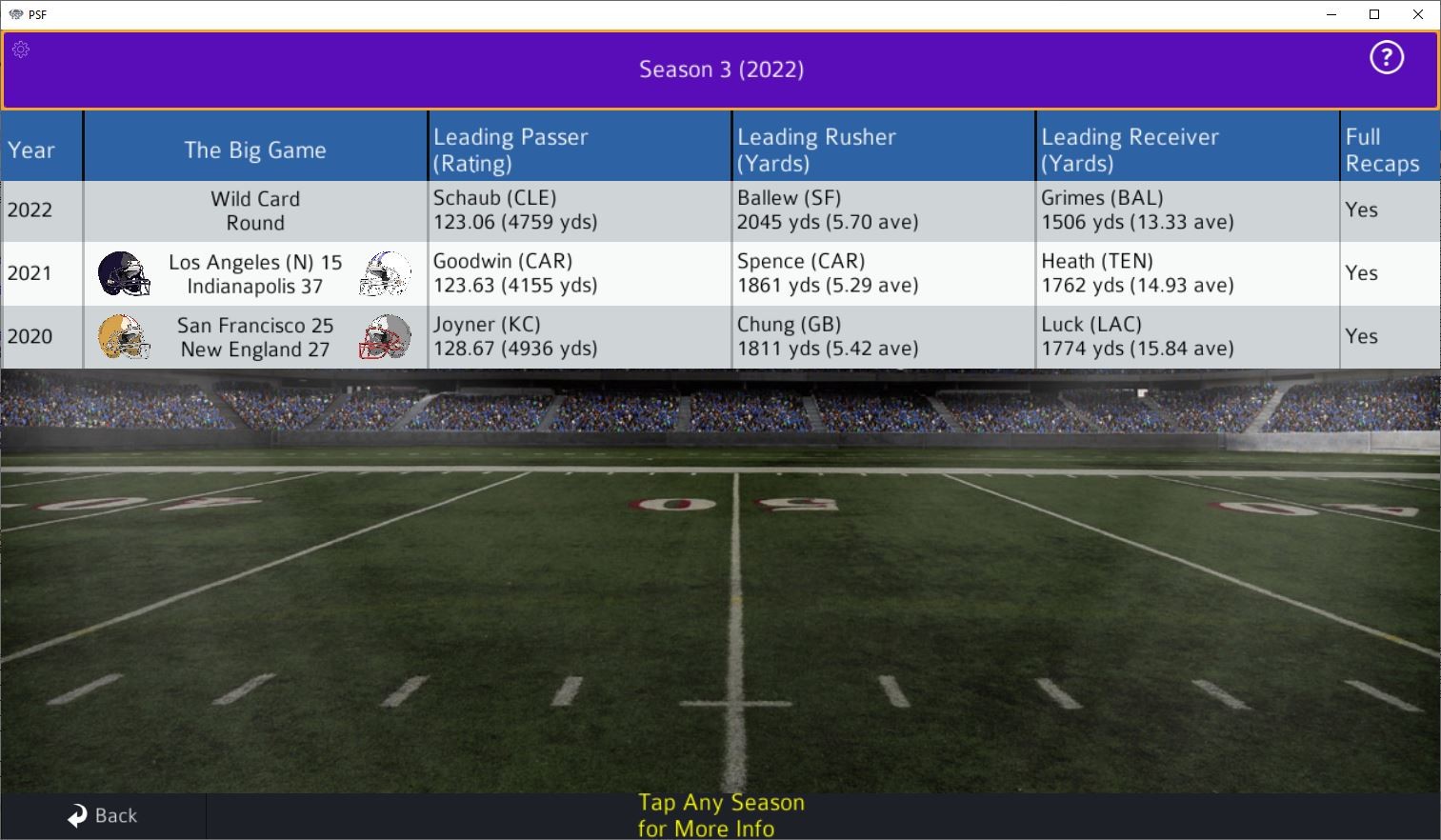Open the help question mark icon
This screenshot has width=1441, height=840.
1386,58
